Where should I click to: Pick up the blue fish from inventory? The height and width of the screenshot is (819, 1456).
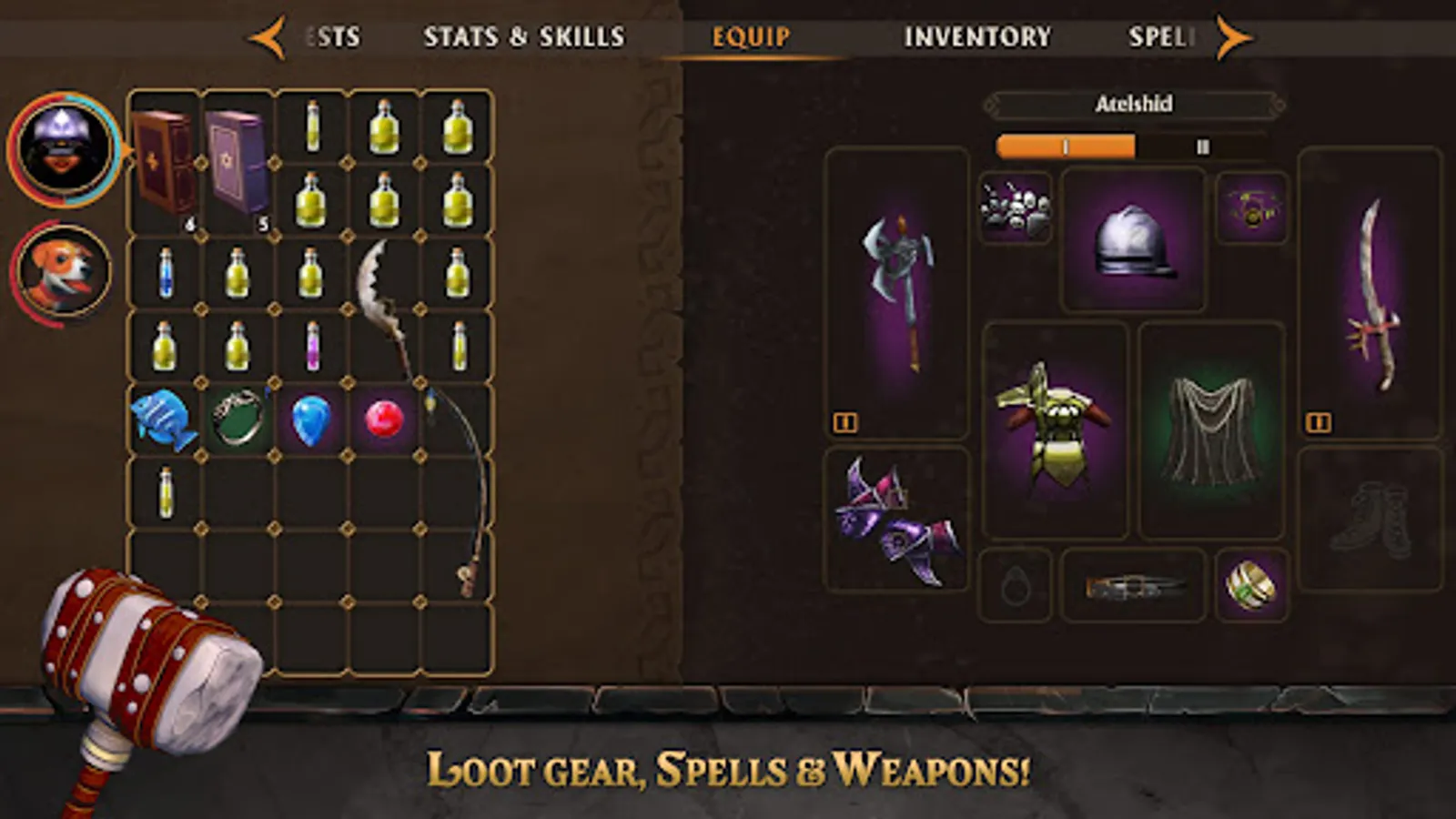164,419
